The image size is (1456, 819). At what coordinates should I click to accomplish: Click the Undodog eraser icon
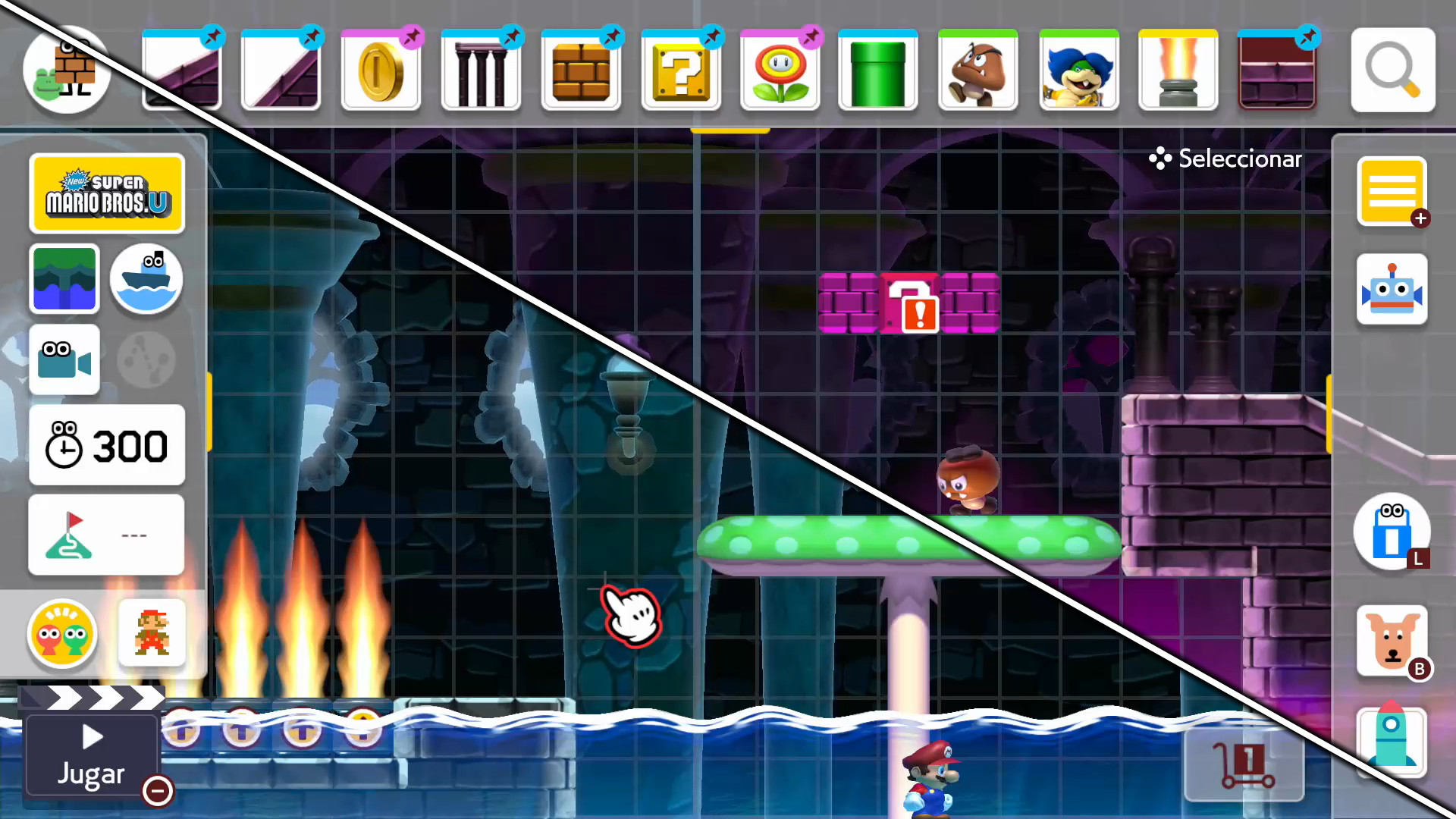click(1394, 641)
